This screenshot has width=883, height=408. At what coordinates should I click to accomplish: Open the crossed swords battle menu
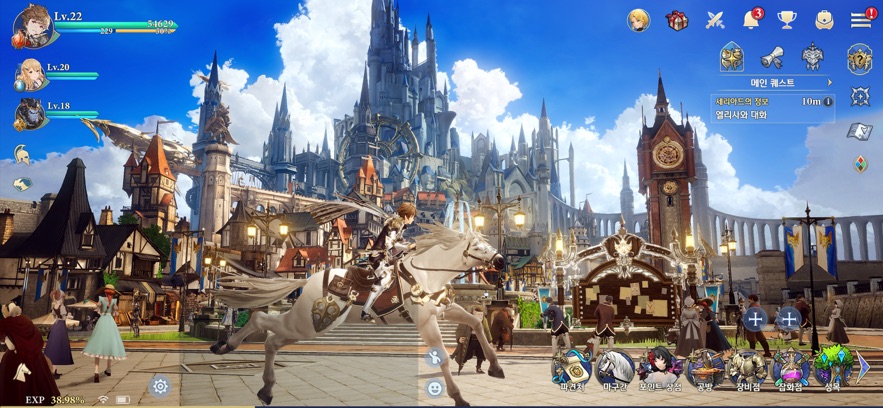coord(715,20)
